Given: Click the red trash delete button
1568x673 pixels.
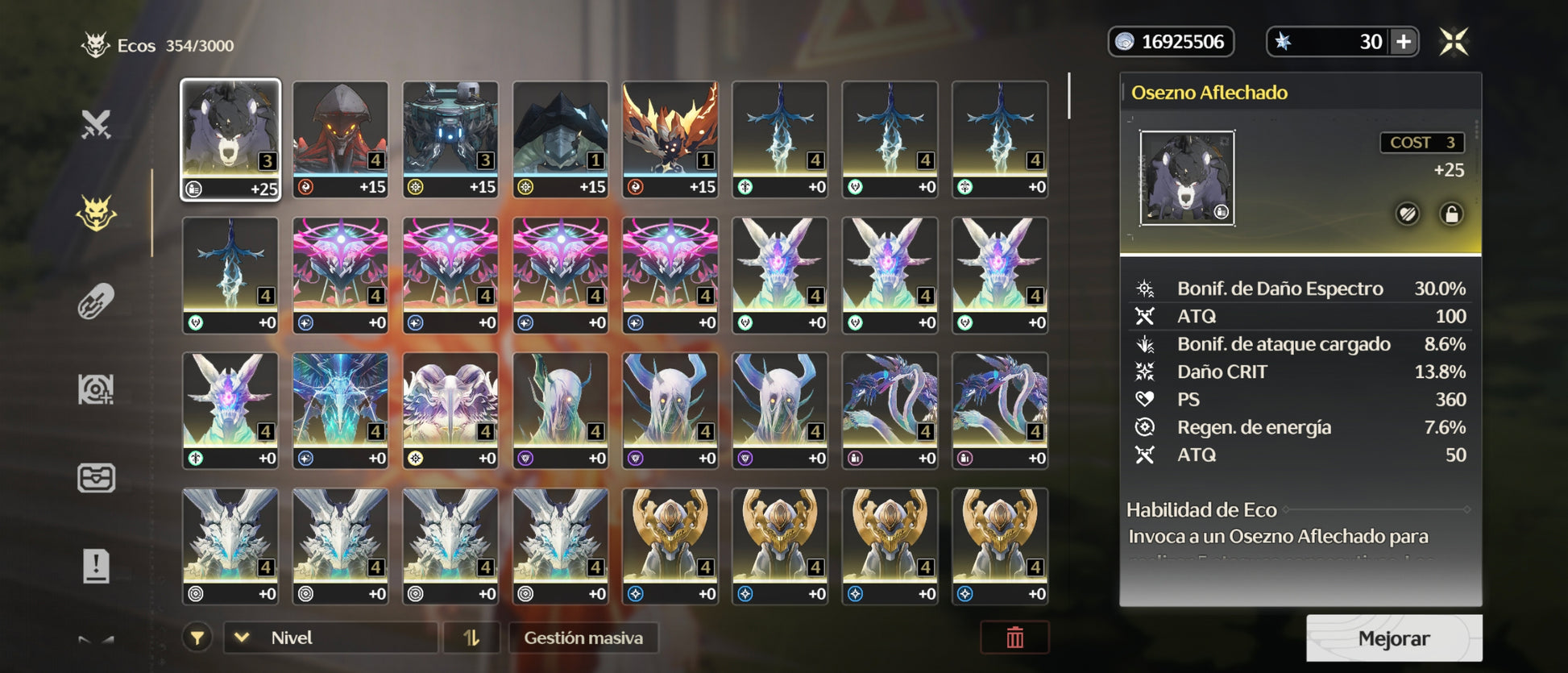Looking at the screenshot, I should click(1014, 638).
